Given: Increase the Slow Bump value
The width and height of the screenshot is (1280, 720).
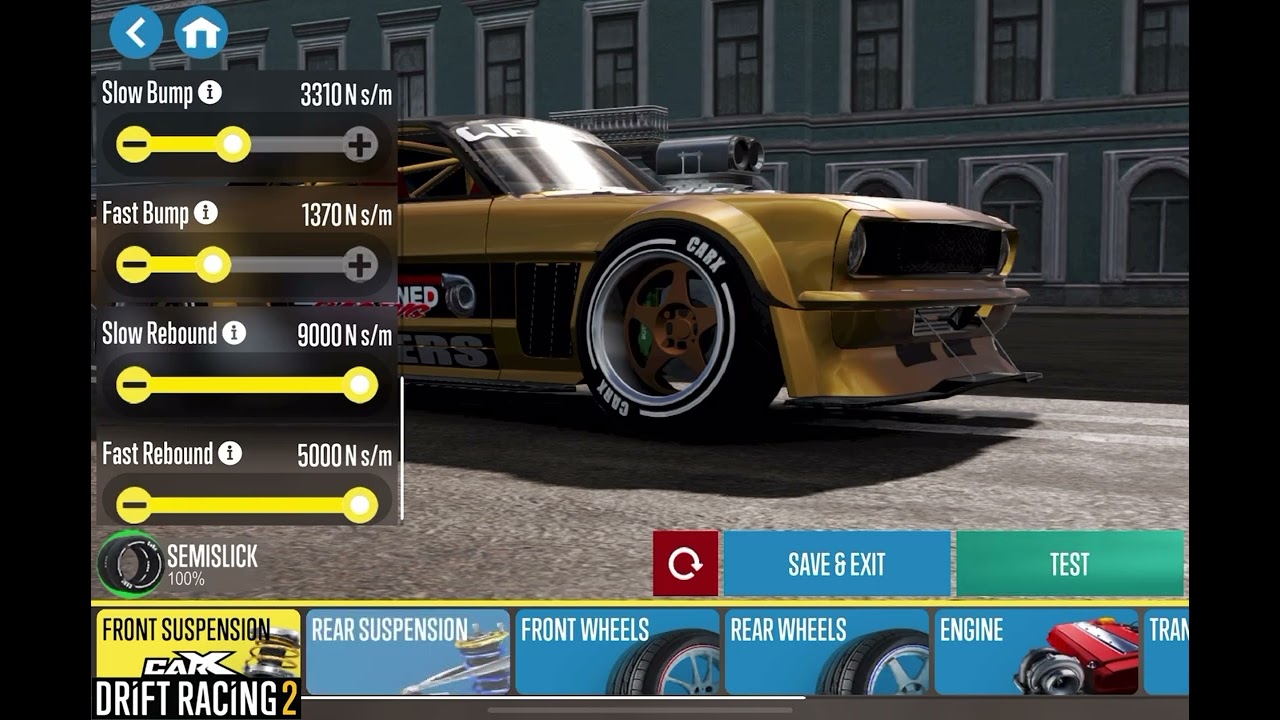Looking at the screenshot, I should (360, 145).
